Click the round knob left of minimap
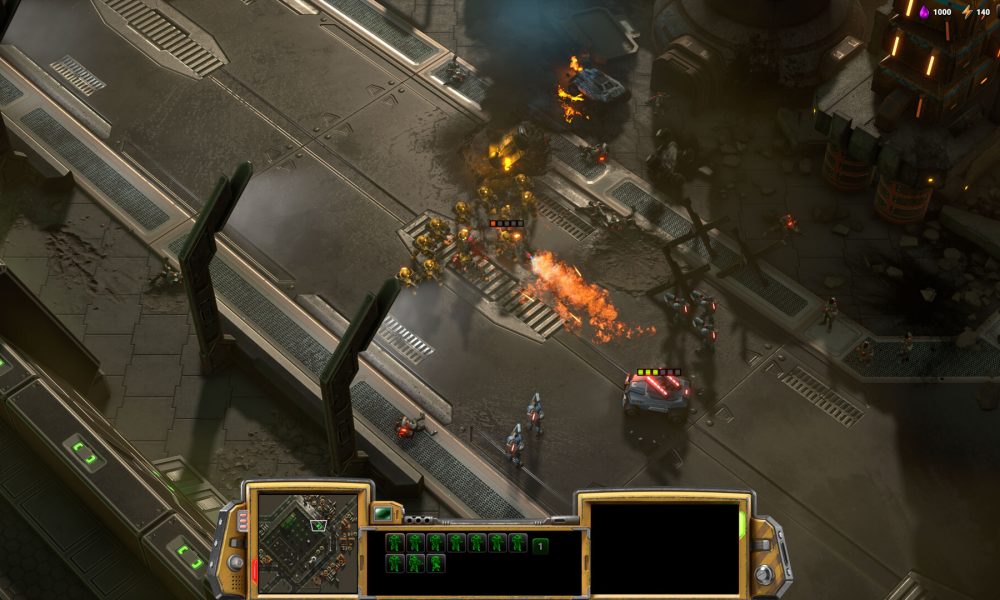Image resolution: width=1000 pixels, height=600 pixels. (236, 562)
